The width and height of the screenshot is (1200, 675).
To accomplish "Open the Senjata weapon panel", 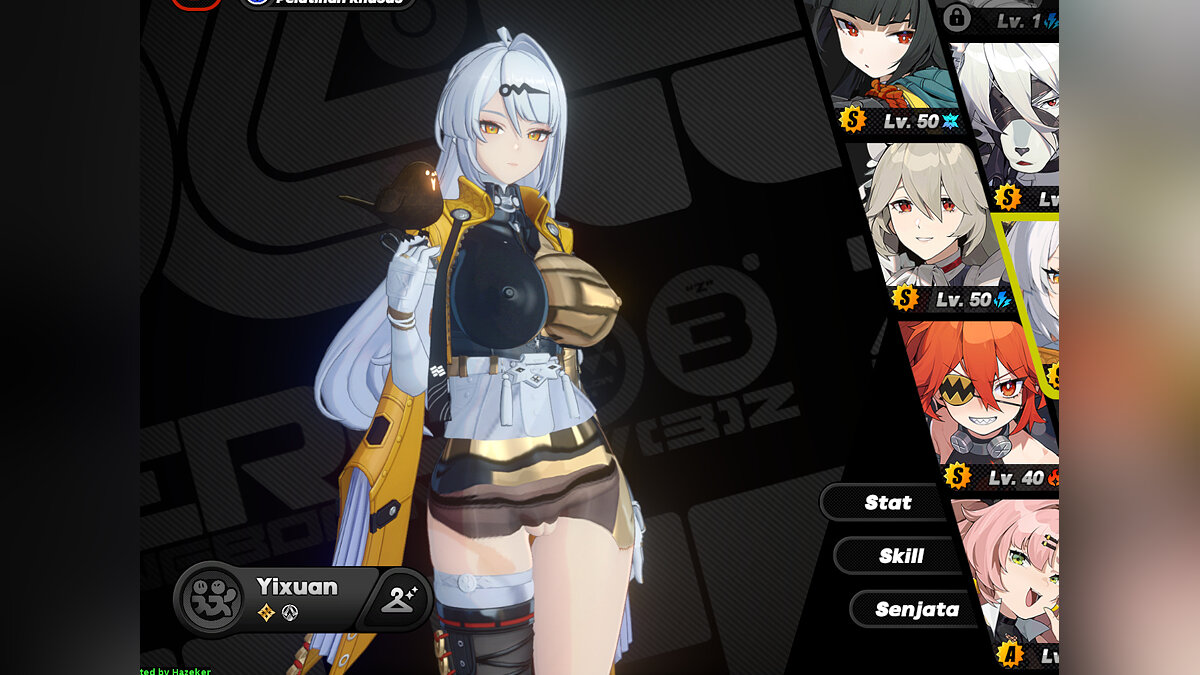I will tap(915, 609).
